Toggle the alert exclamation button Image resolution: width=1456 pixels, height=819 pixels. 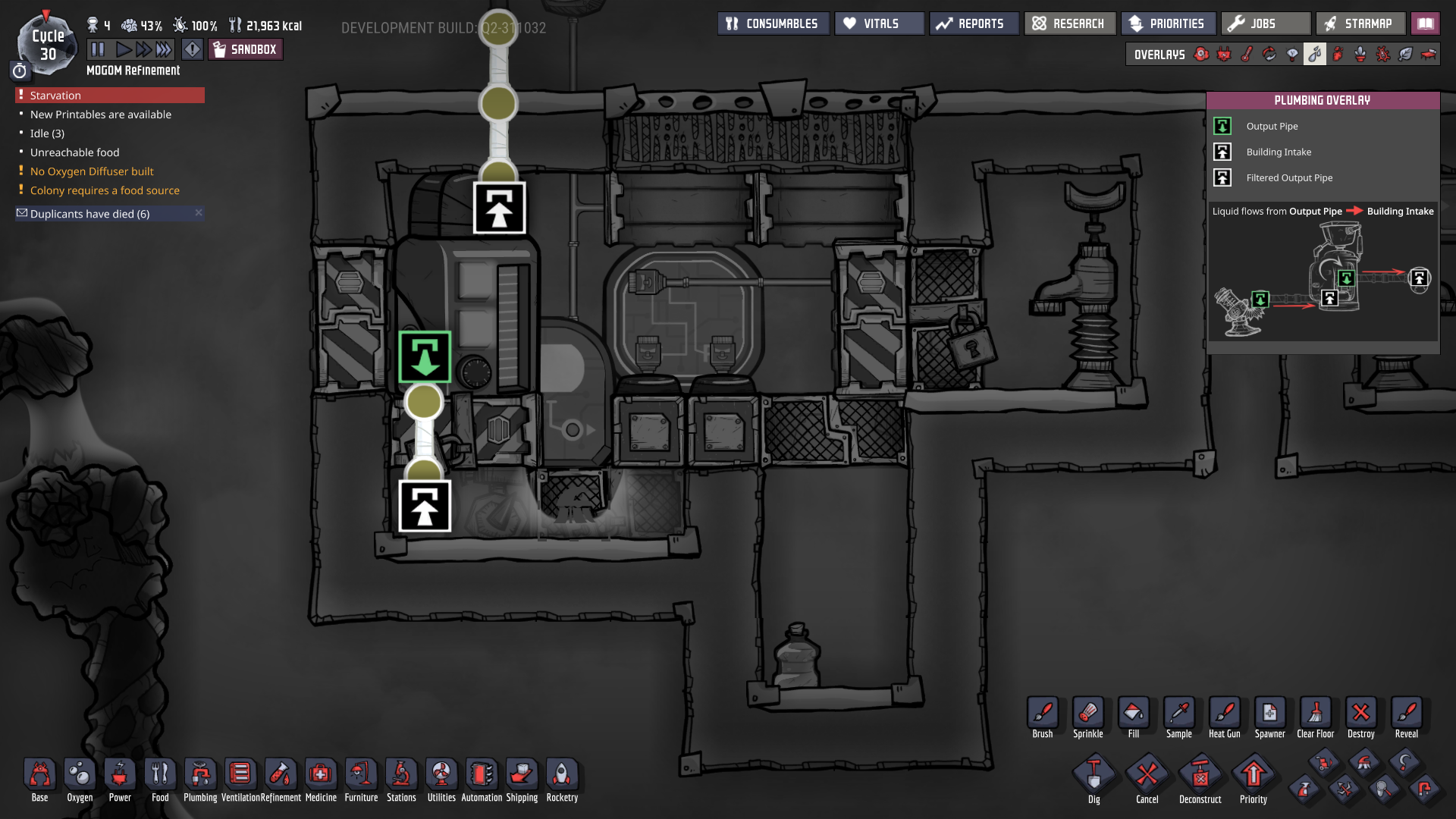click(x=192, y=49)
